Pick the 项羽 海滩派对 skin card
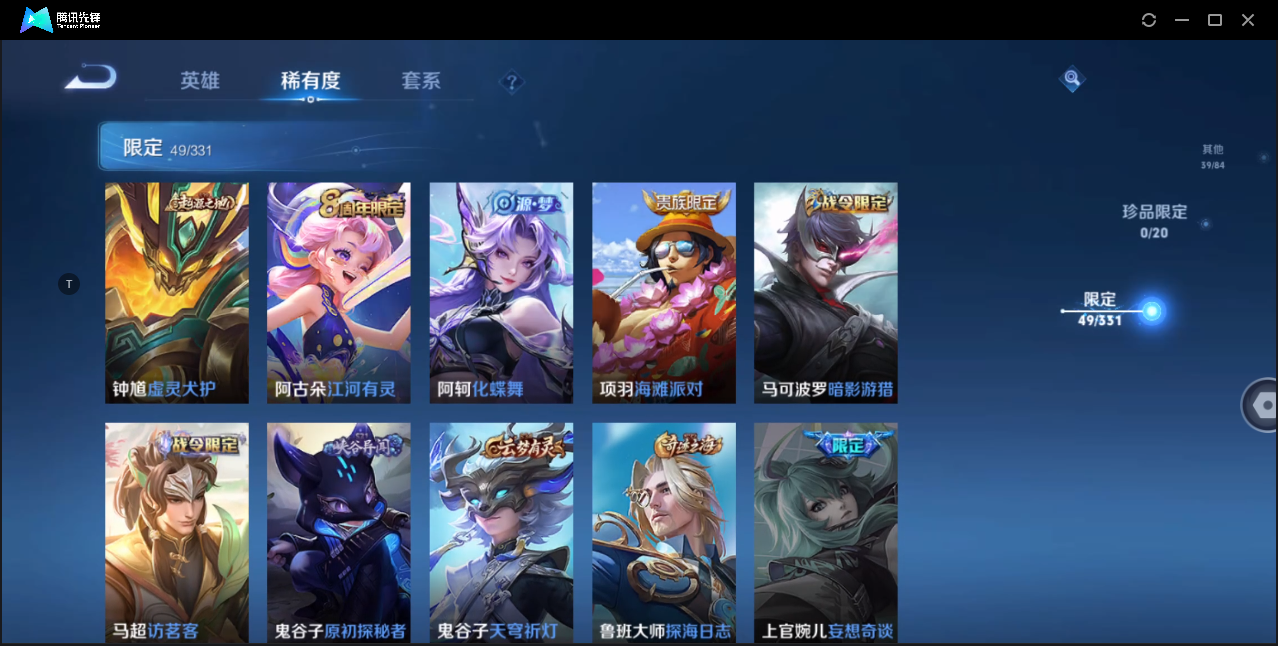The height and width of the screenshot is (646, 1278). [663, 292]
